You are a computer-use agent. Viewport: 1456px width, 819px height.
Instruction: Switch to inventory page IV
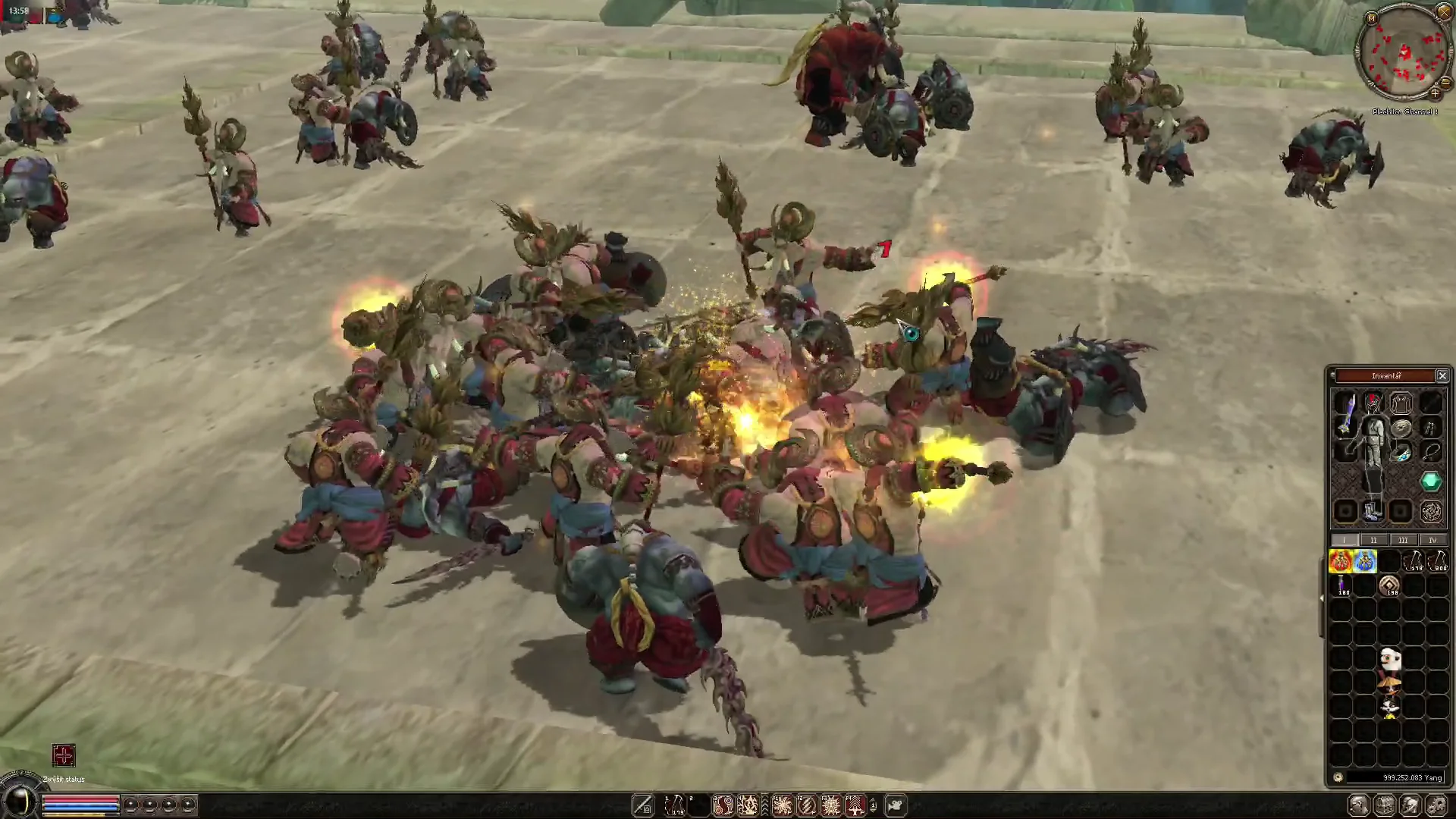pos(1432,540)
